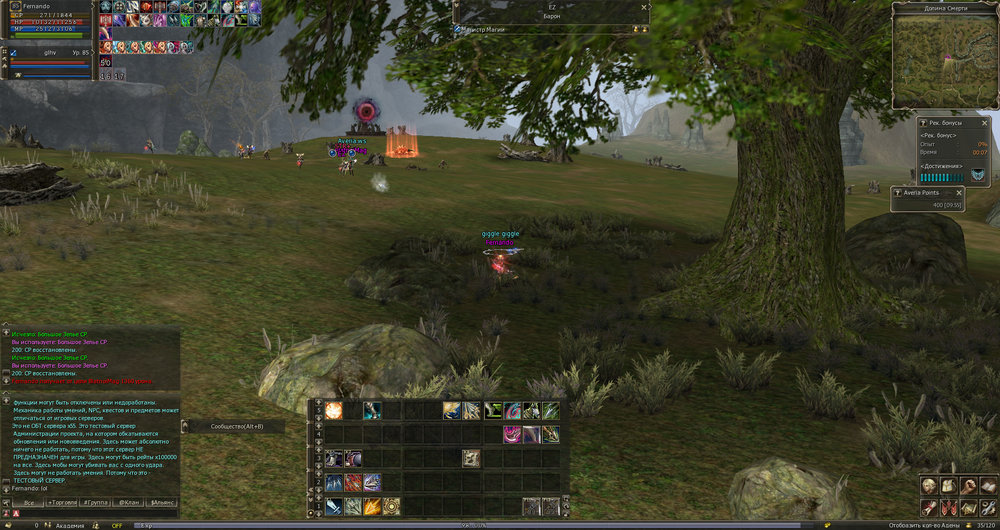
Task: Activate the glowing orange orb skill
Action: coord(334,410)
